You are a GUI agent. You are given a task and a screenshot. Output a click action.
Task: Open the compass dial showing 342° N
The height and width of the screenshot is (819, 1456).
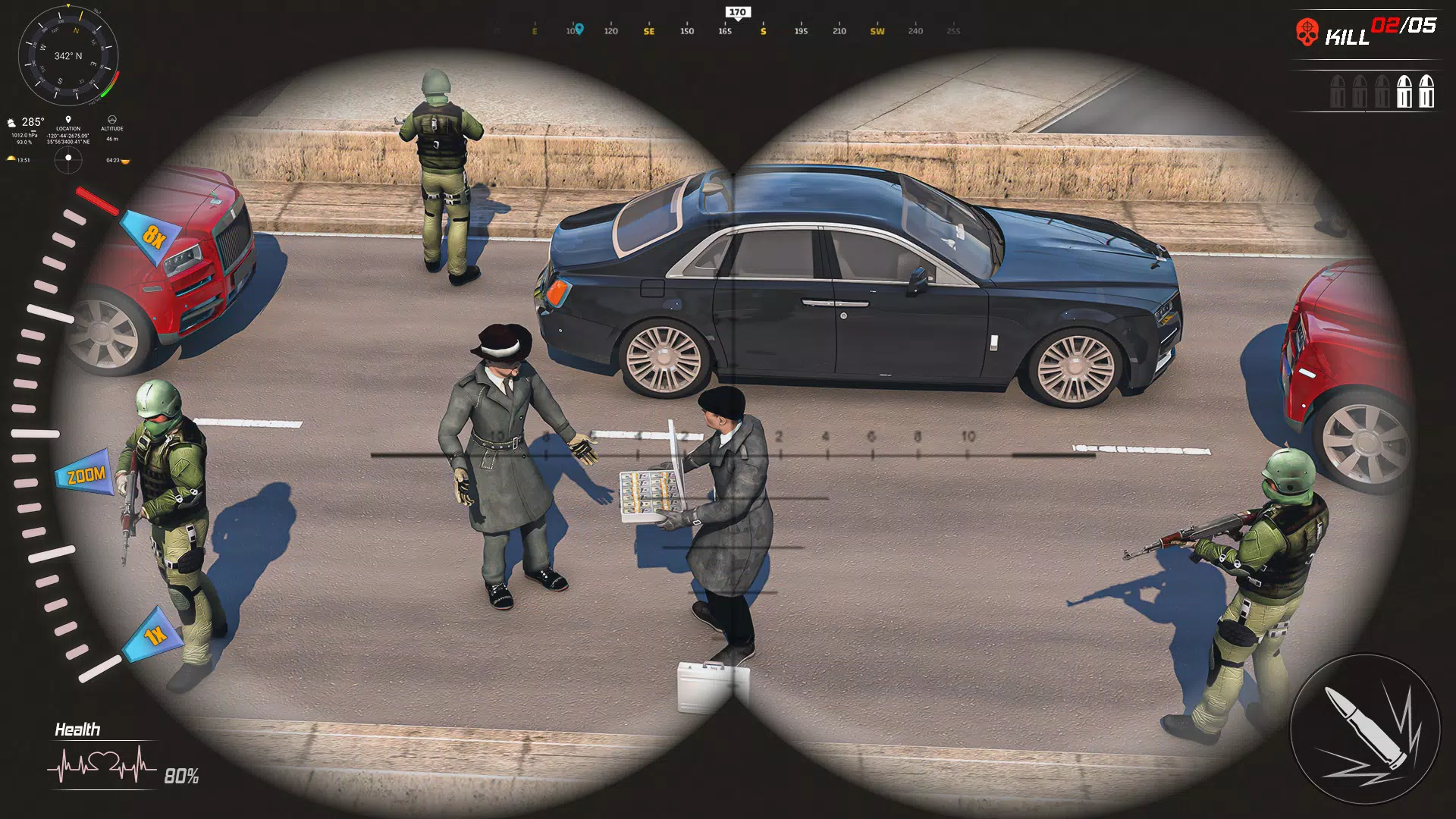coord(70,55)
